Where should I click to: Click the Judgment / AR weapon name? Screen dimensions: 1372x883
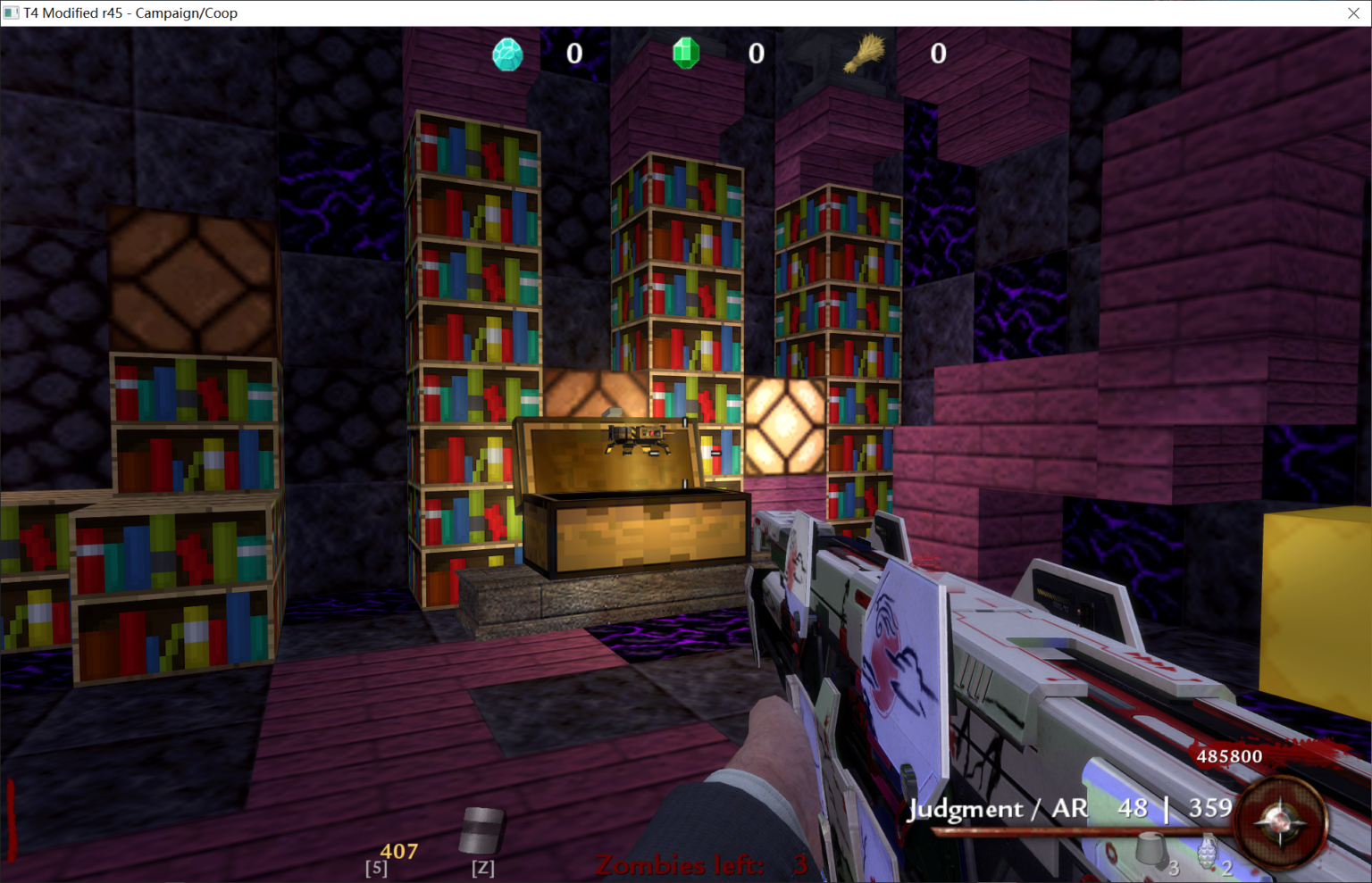click(x=997, y=810)
